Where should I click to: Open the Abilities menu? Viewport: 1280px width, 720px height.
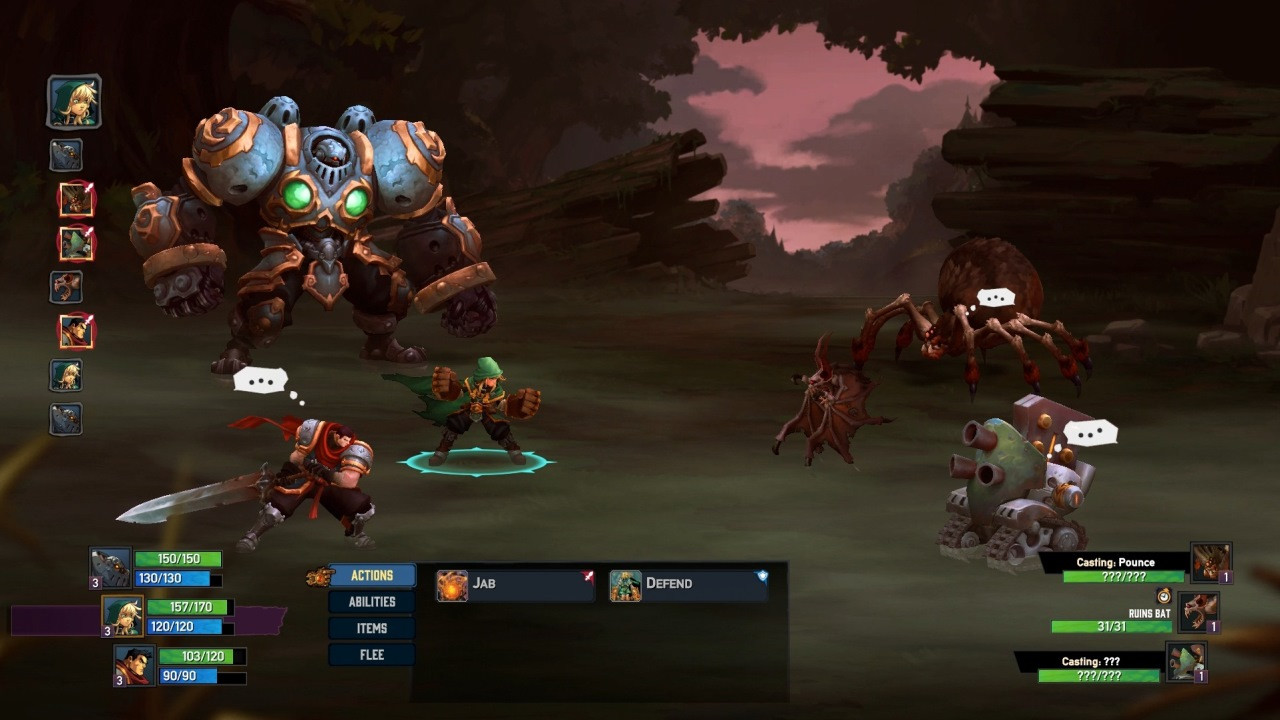coord(371,602)
